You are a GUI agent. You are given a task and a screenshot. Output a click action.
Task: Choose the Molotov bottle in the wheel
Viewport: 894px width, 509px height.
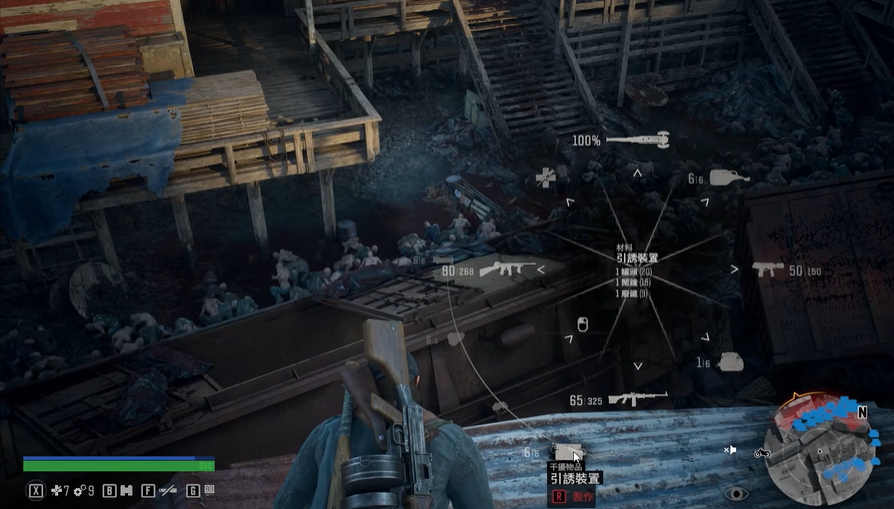[729, 178]
